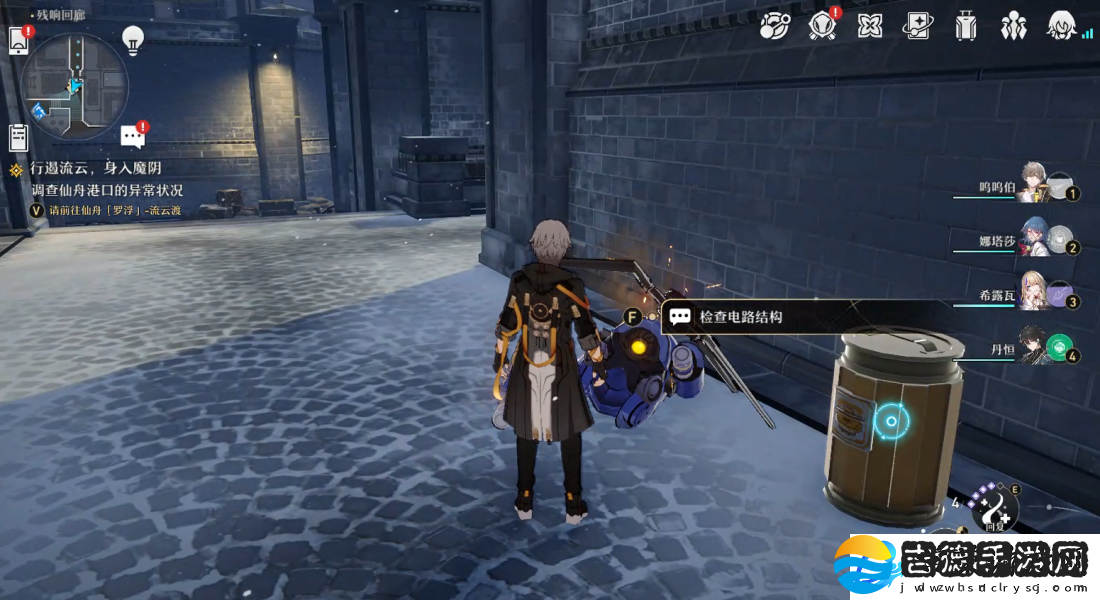Use the 回复 technique skill
1100x600 pixels.
[x=993, y=509]
